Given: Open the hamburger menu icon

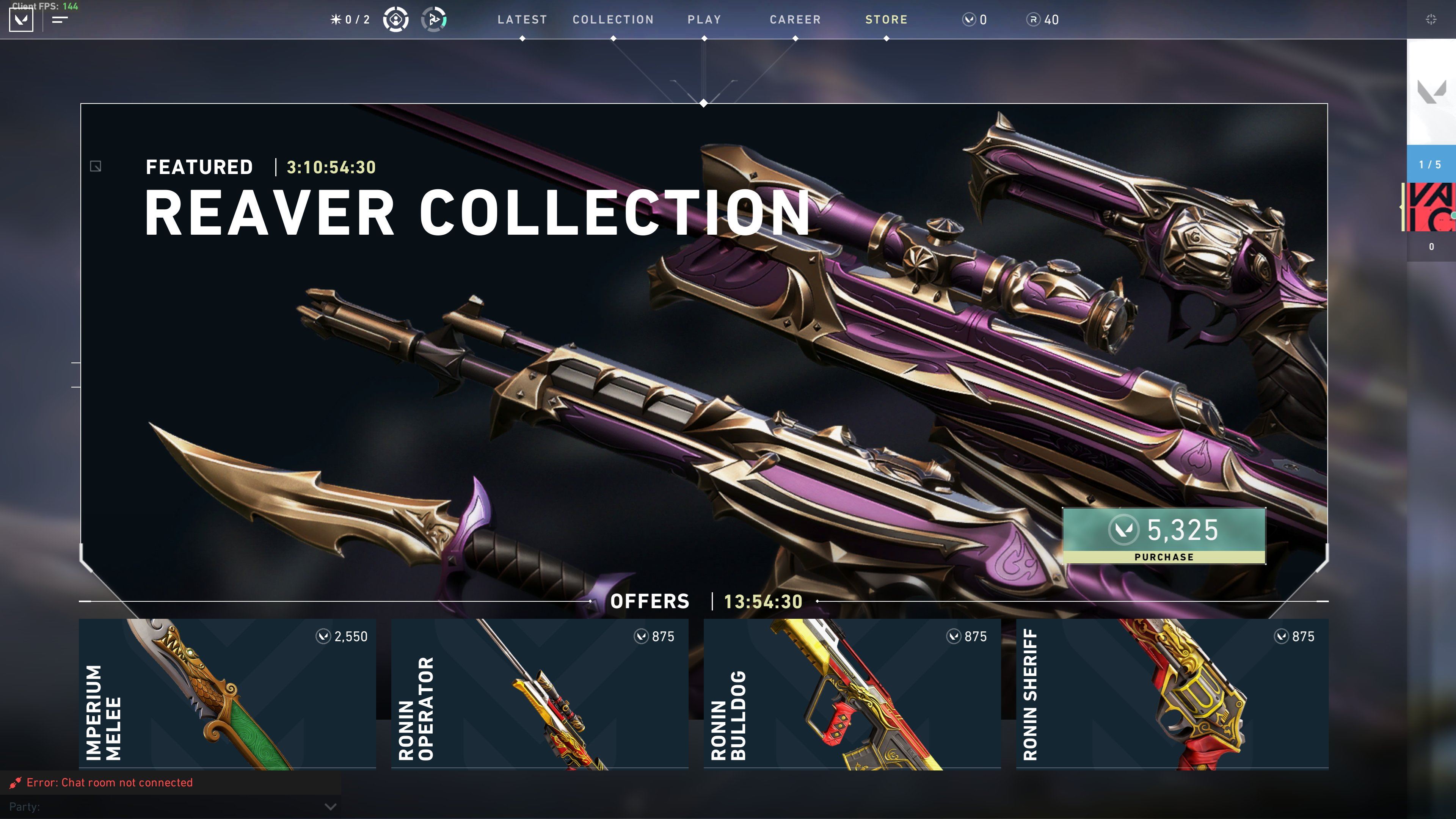Looking at the screenshot, I should pos(60,20).
